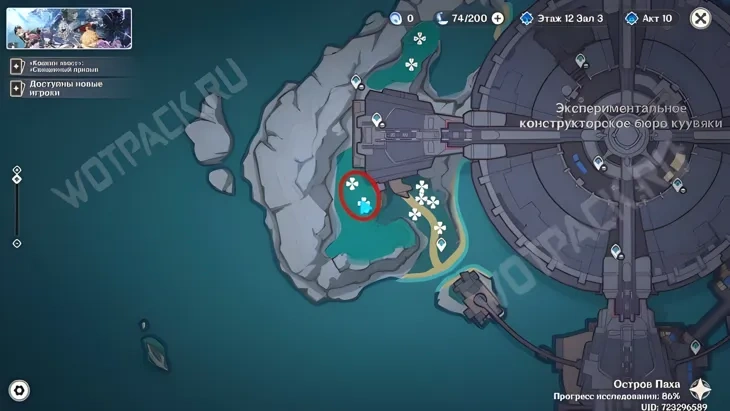730x411 pixels.
Task: Open map settings via the gear icon
Action: pyautogui.click(x=18, y=390)
